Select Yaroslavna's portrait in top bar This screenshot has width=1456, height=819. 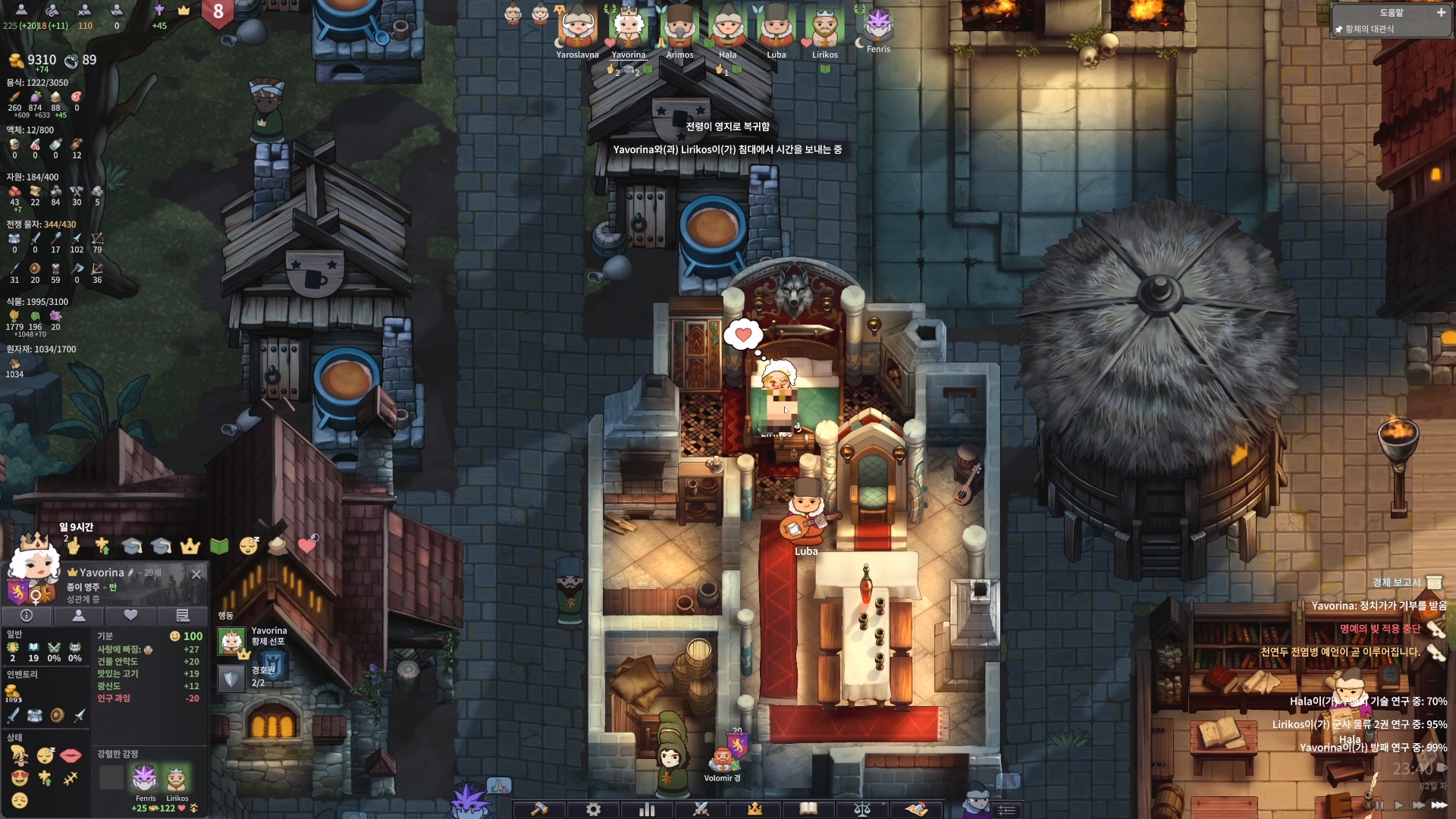pyautogui.click(x=578, y=29)
